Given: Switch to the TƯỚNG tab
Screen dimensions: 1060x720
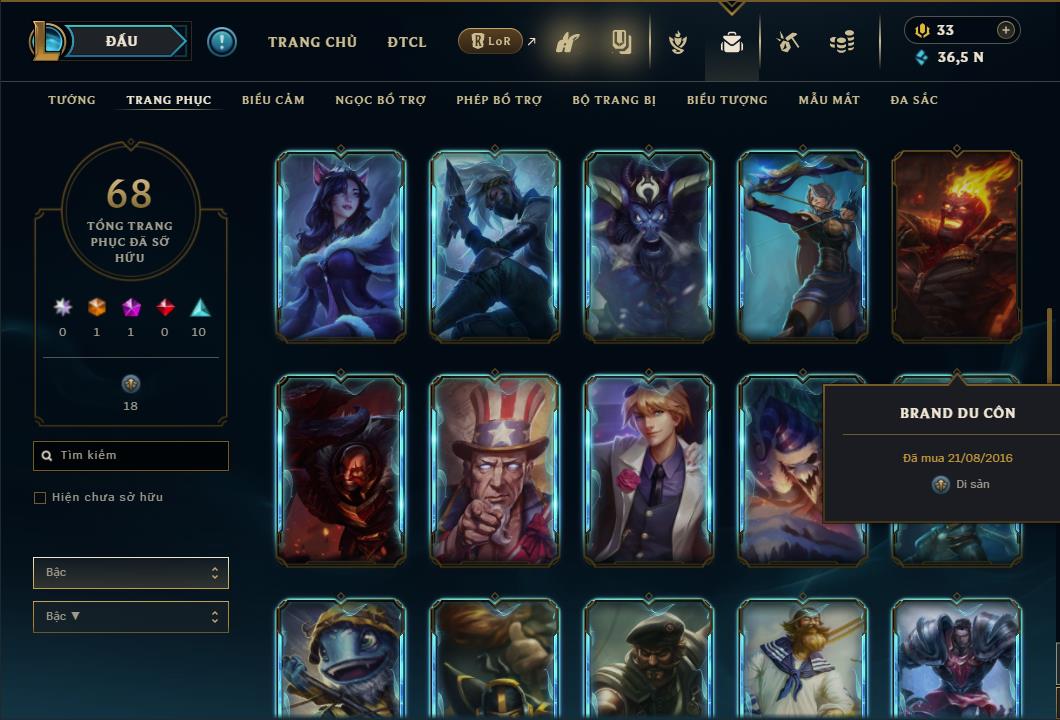Looking at the screenshot, I should (72, 100).
